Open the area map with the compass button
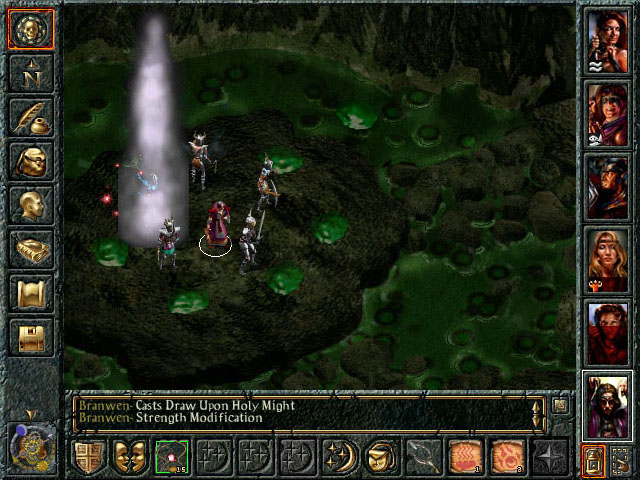The image size is (640, 480). click(x=31, y=74)
